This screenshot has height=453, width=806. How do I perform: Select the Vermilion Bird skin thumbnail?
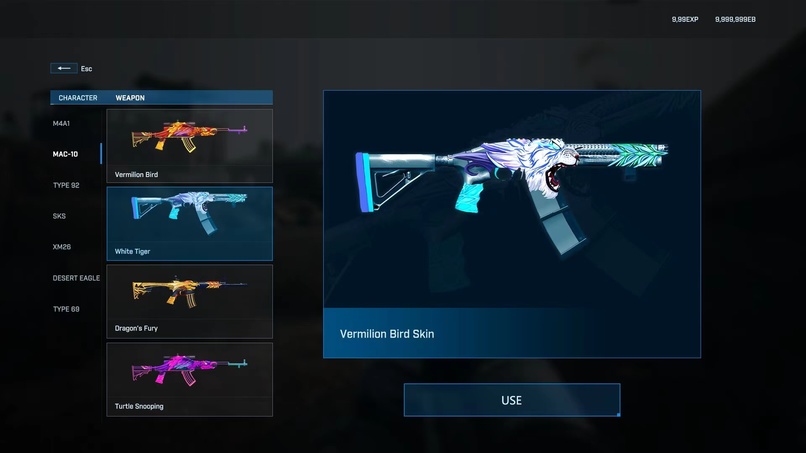[189, 145]
